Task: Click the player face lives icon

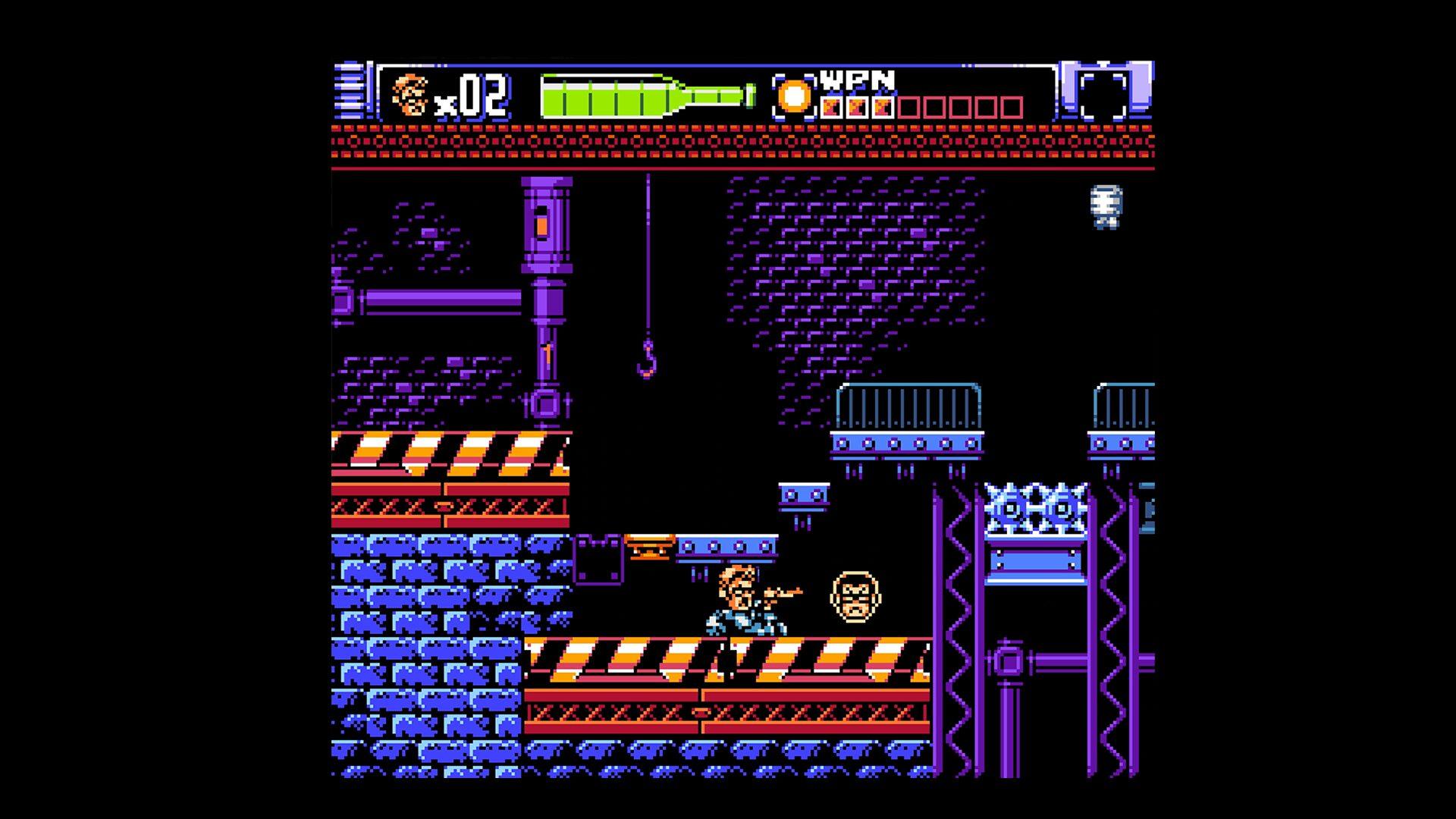Action: 409,96
